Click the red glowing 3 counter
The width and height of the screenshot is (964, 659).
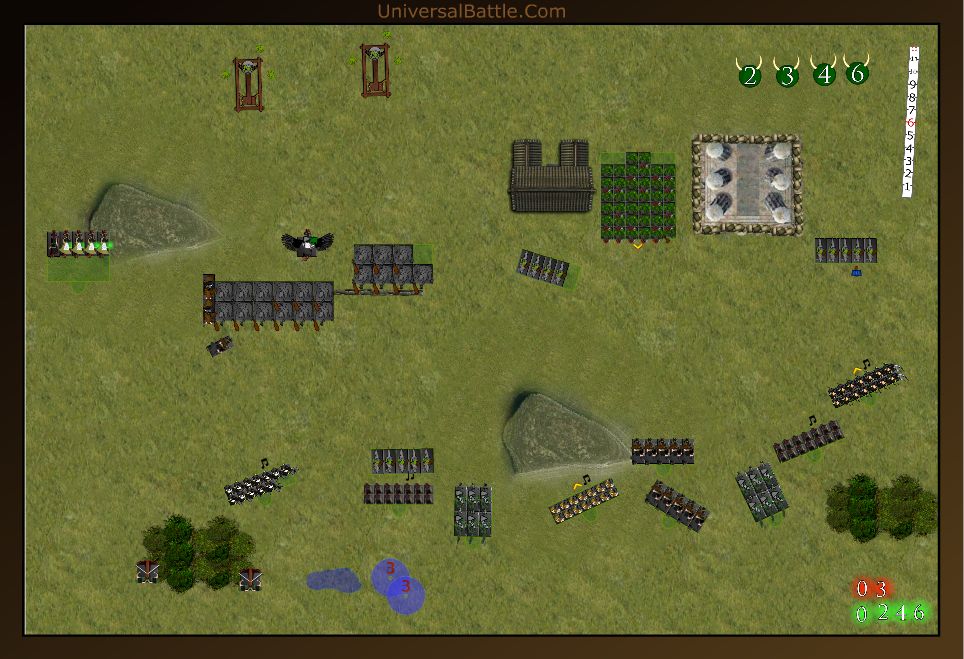(880, 589)
